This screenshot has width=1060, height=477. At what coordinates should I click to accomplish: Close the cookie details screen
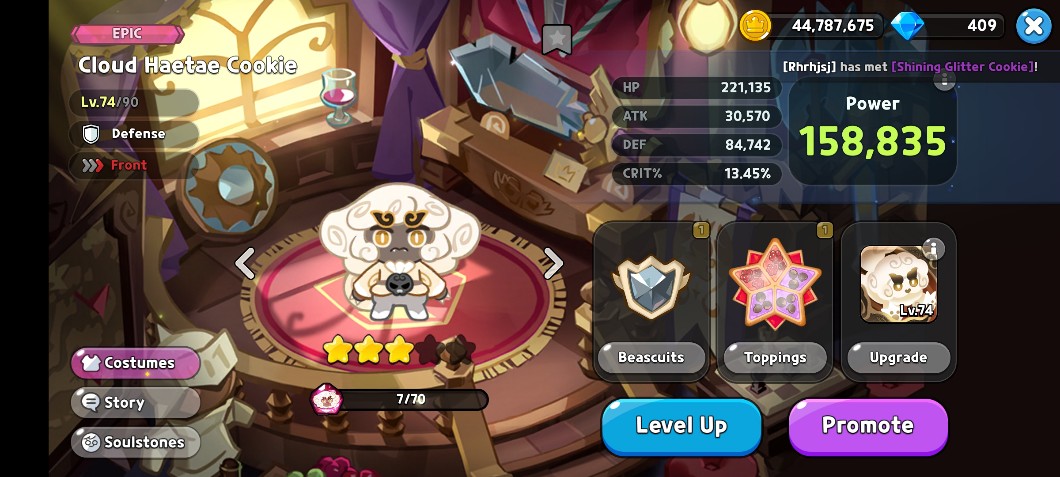pos(1033,26)
